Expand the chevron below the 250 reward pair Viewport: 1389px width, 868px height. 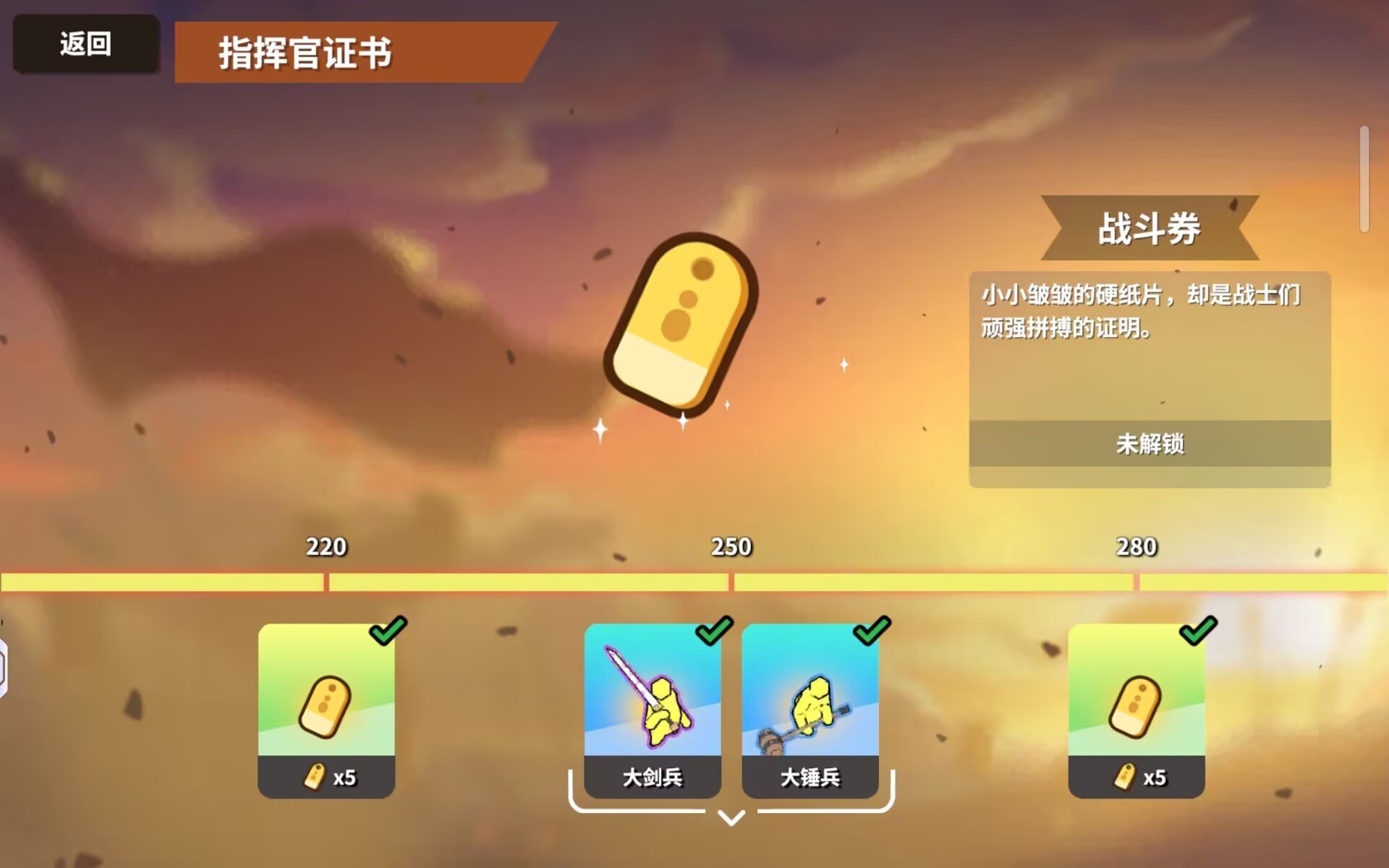(x=731, y=820)
